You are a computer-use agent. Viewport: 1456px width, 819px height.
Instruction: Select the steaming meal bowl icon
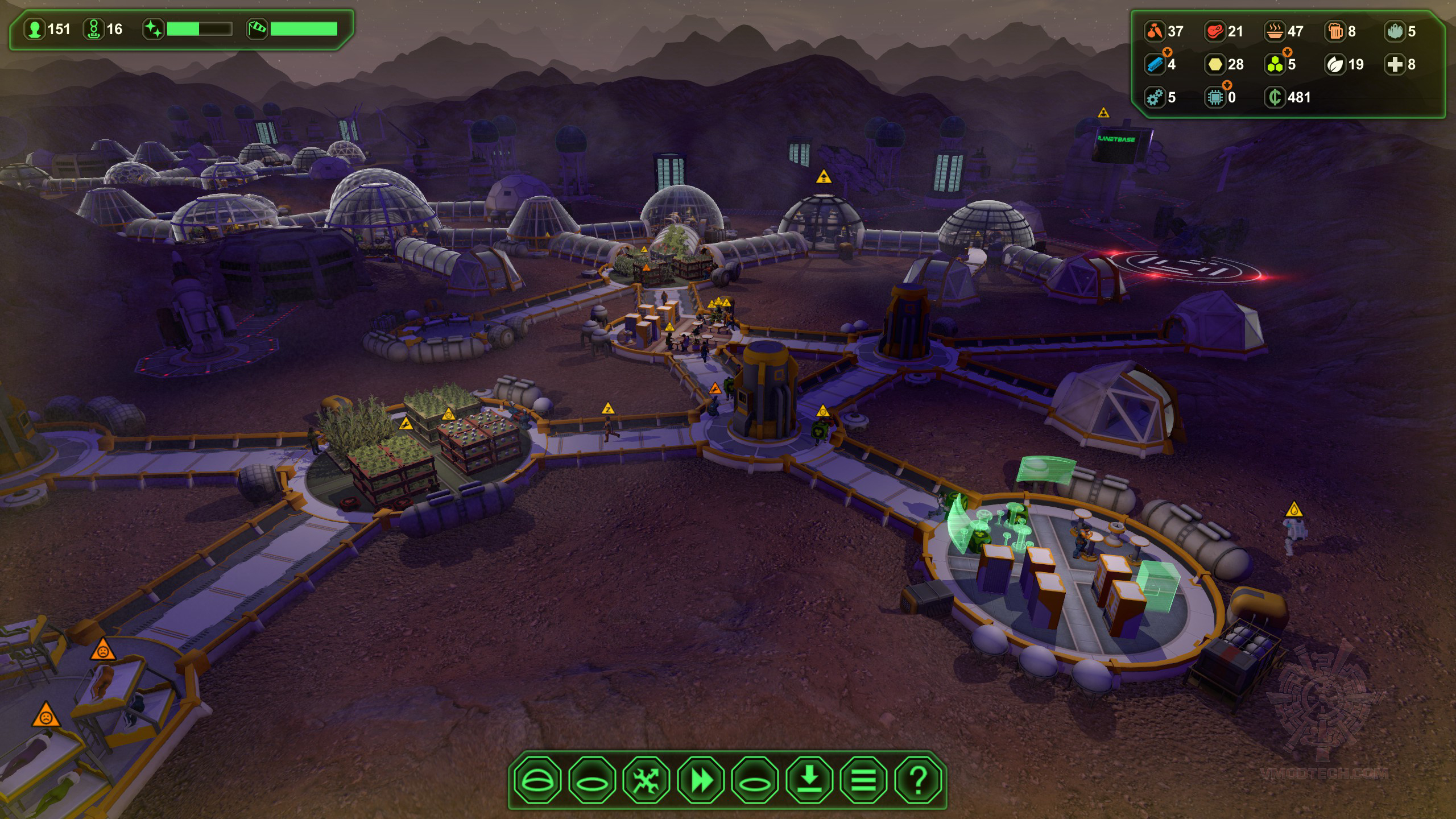click(x=1275, y=31)
